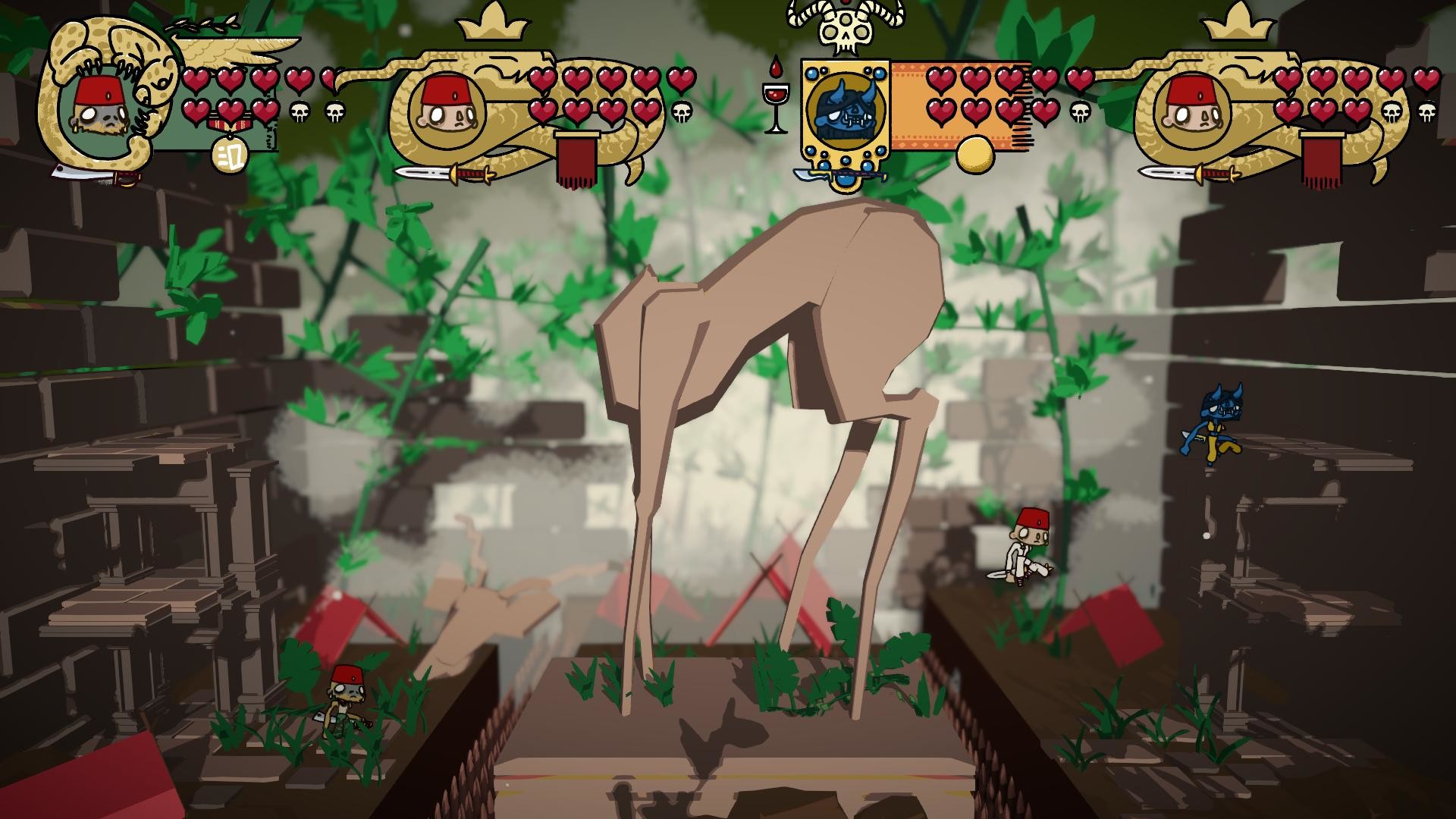1456x819 pixels.
Task: Toggle the skull at the end of player four's hearts
Action: click(1426, 110)
